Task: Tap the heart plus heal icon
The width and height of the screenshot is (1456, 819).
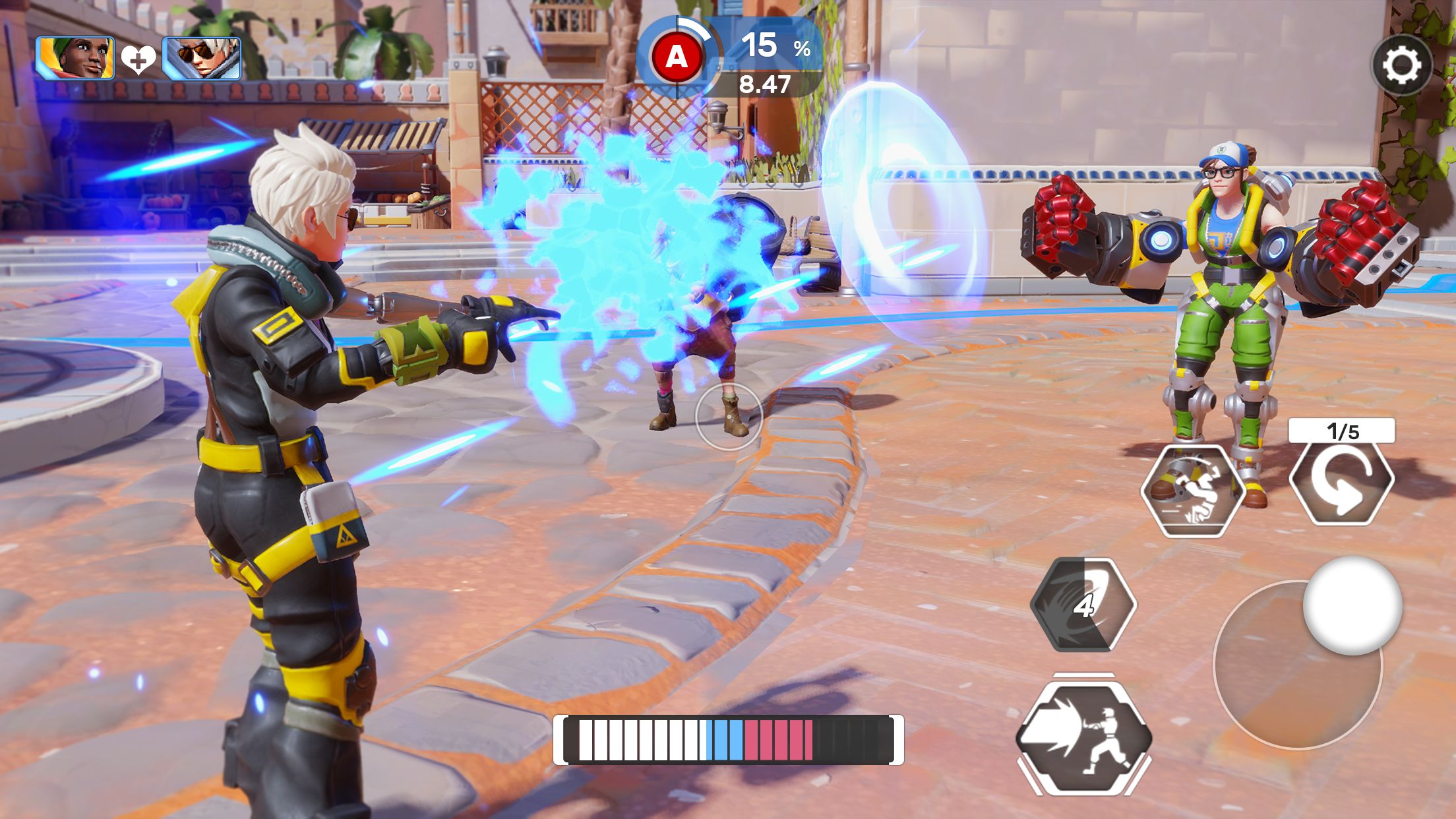Action: 138,61
